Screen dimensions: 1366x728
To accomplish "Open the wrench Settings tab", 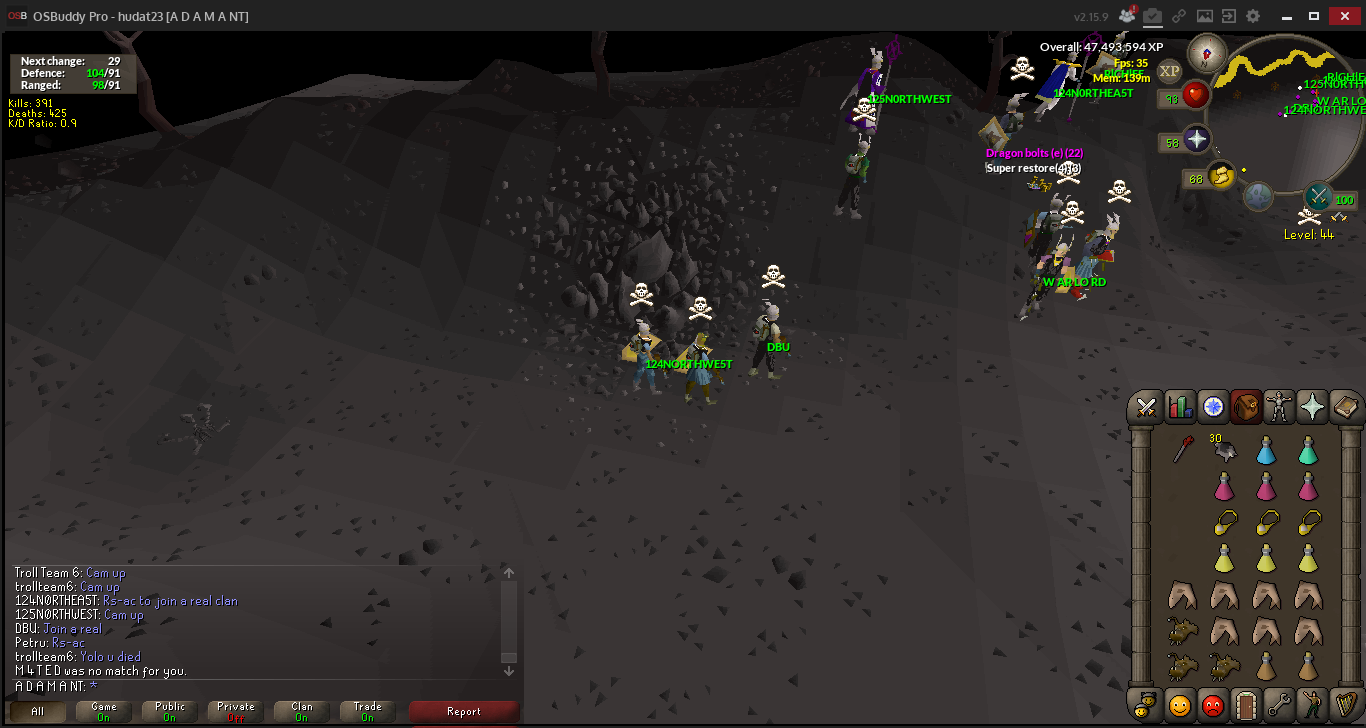I will click(x=1279, y=705).
